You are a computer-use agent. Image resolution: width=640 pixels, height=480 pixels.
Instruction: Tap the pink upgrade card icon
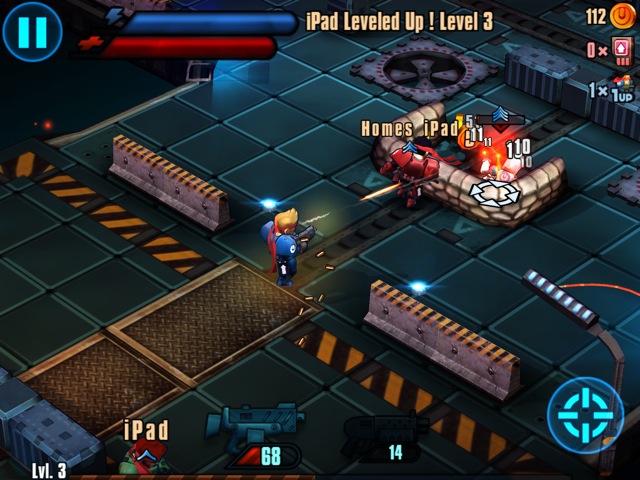pos(622,50)
